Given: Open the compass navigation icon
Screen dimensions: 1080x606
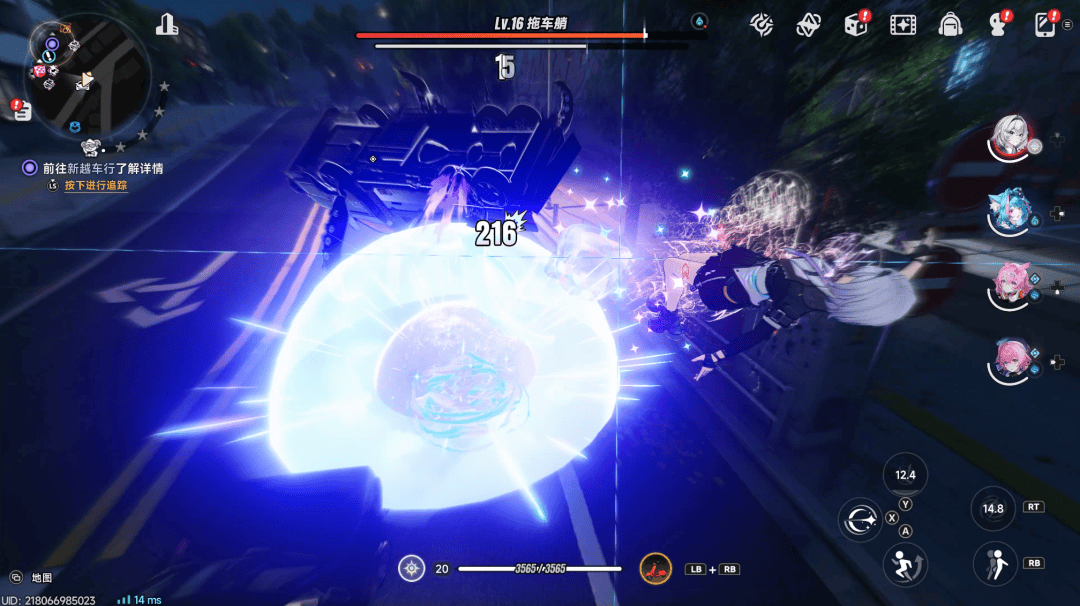Looking at the screenshot, I should [x=762, y=24].
